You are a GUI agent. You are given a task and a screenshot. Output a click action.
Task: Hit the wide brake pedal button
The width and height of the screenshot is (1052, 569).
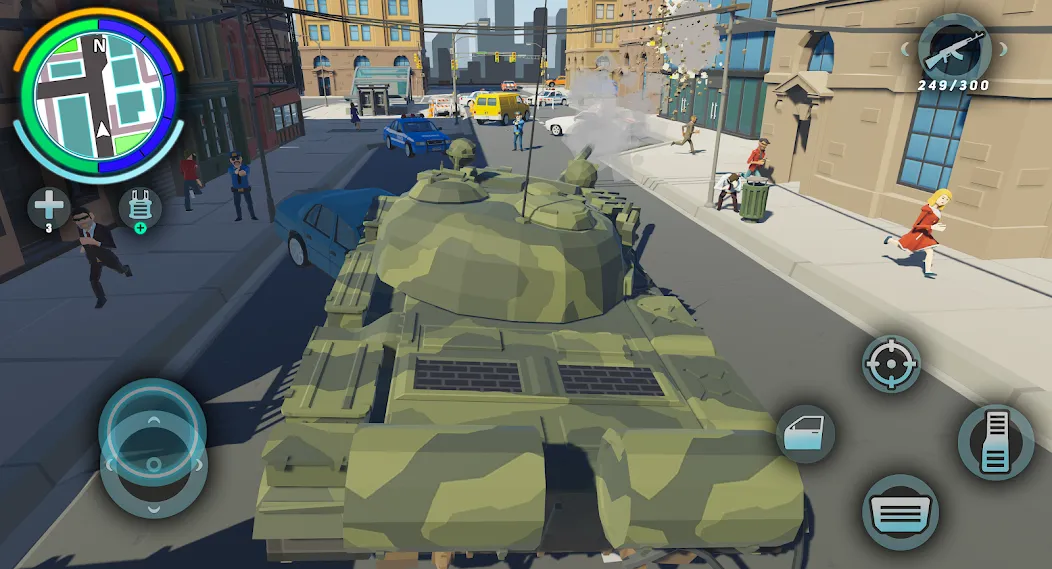click(x=900, y=512)
